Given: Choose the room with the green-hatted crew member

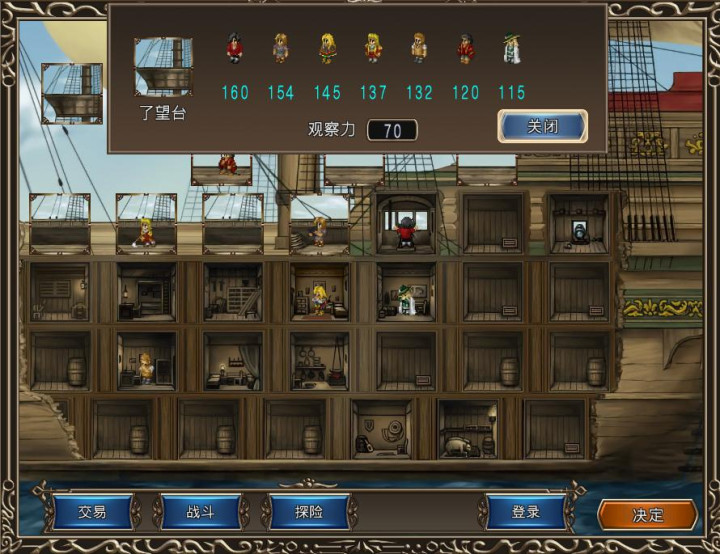Looking at the screenshot, I should [x=406, y=292].
